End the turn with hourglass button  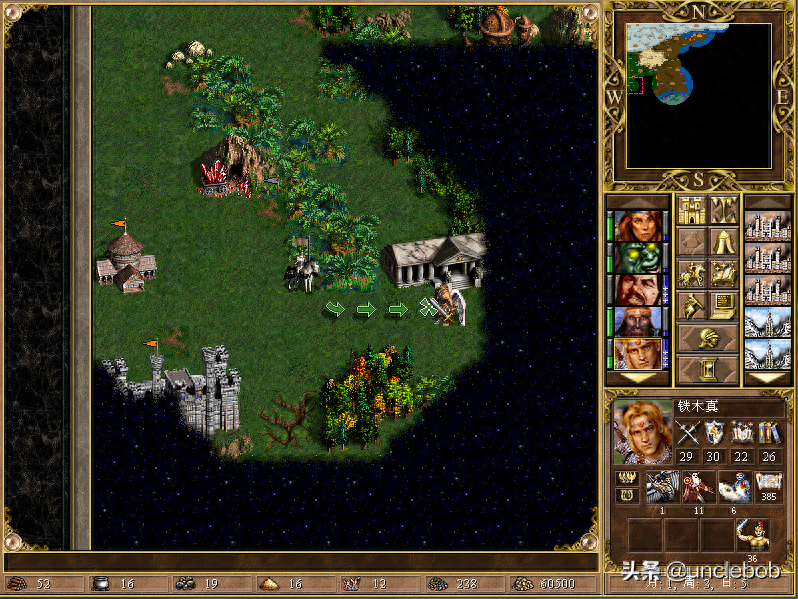pyautogui.click(x=707, y=370)
